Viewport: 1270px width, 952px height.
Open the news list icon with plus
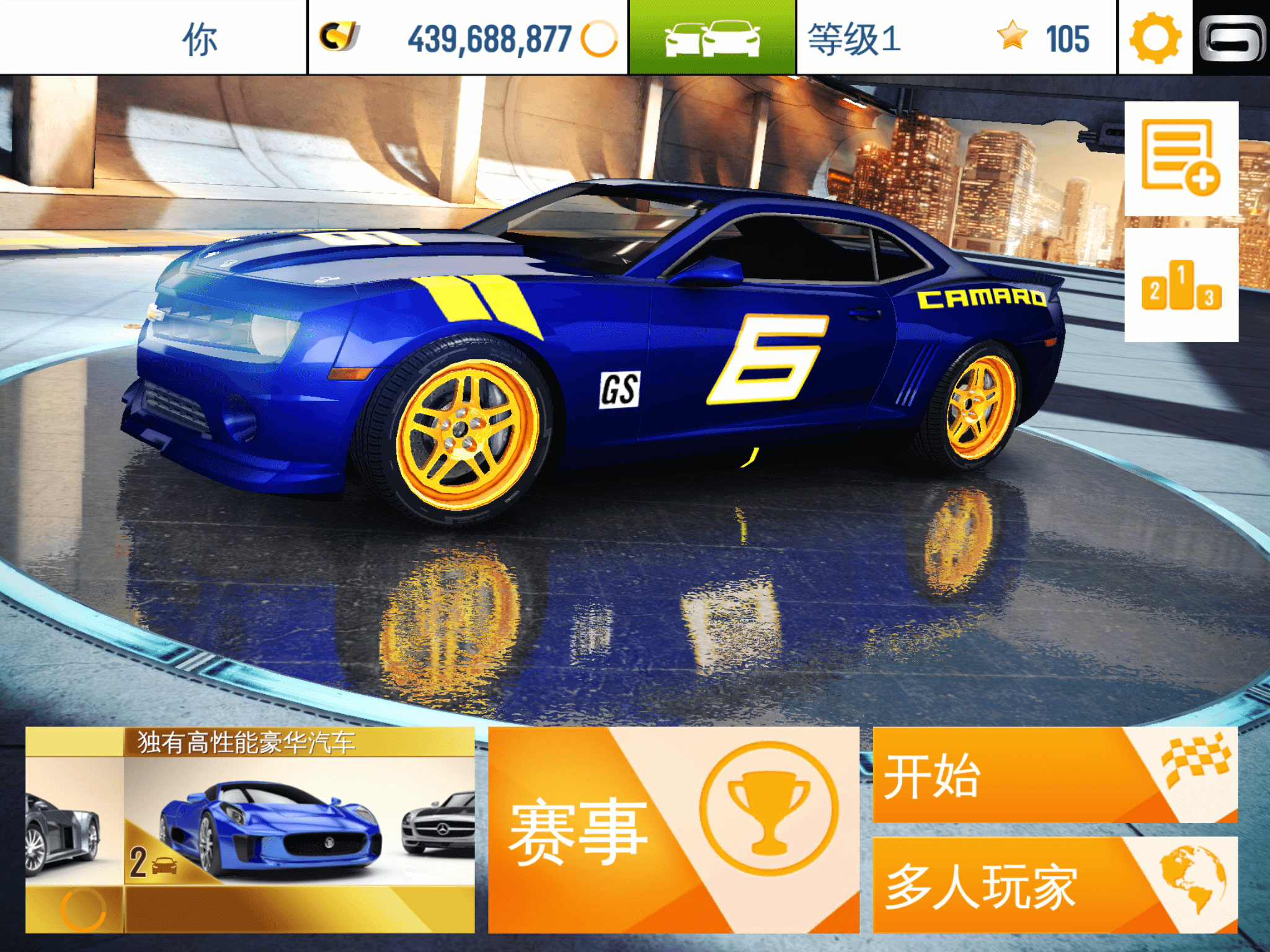tap(1181, 159)
